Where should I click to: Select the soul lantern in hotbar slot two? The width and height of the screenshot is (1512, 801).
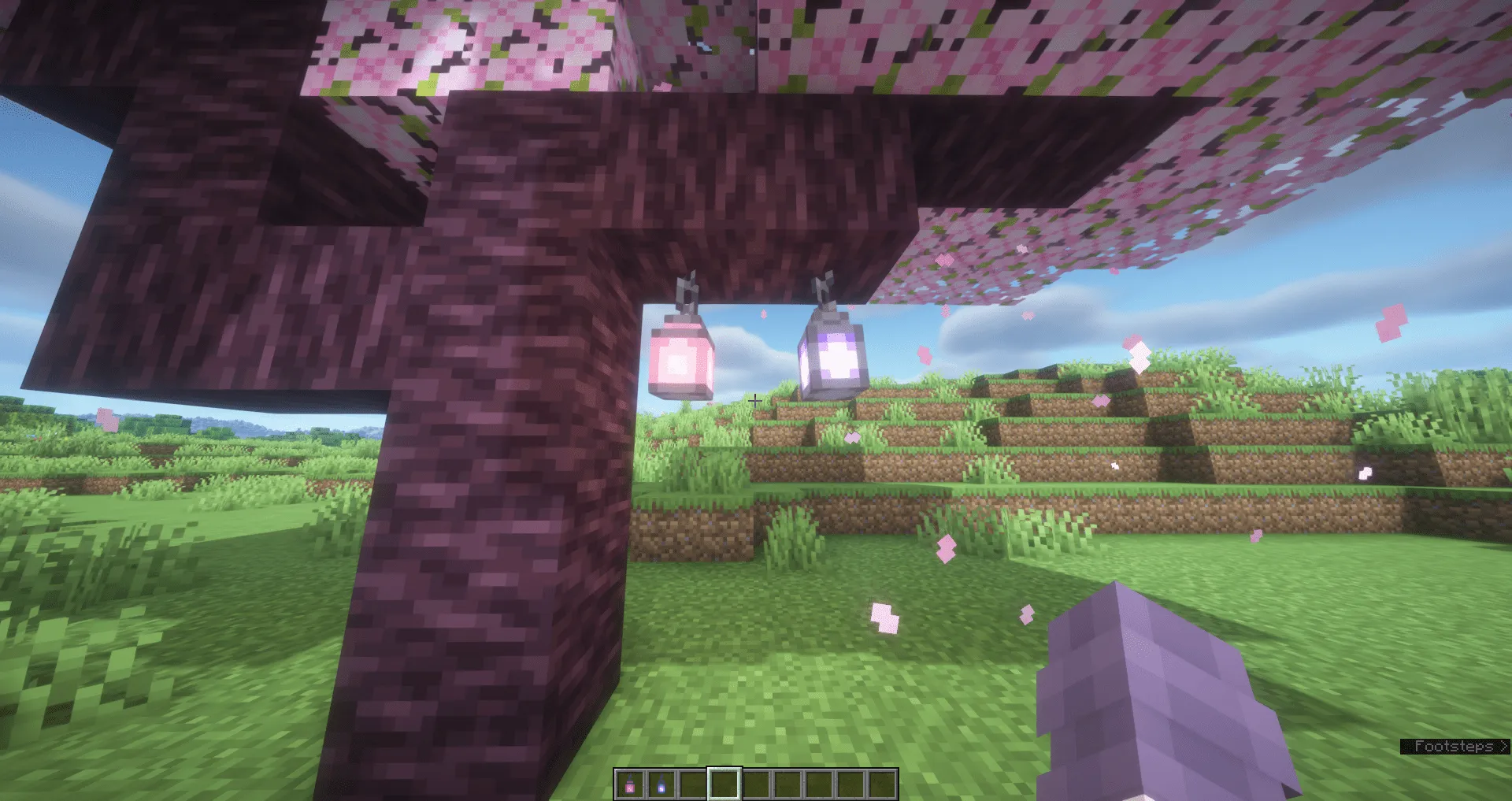(661, 784)
